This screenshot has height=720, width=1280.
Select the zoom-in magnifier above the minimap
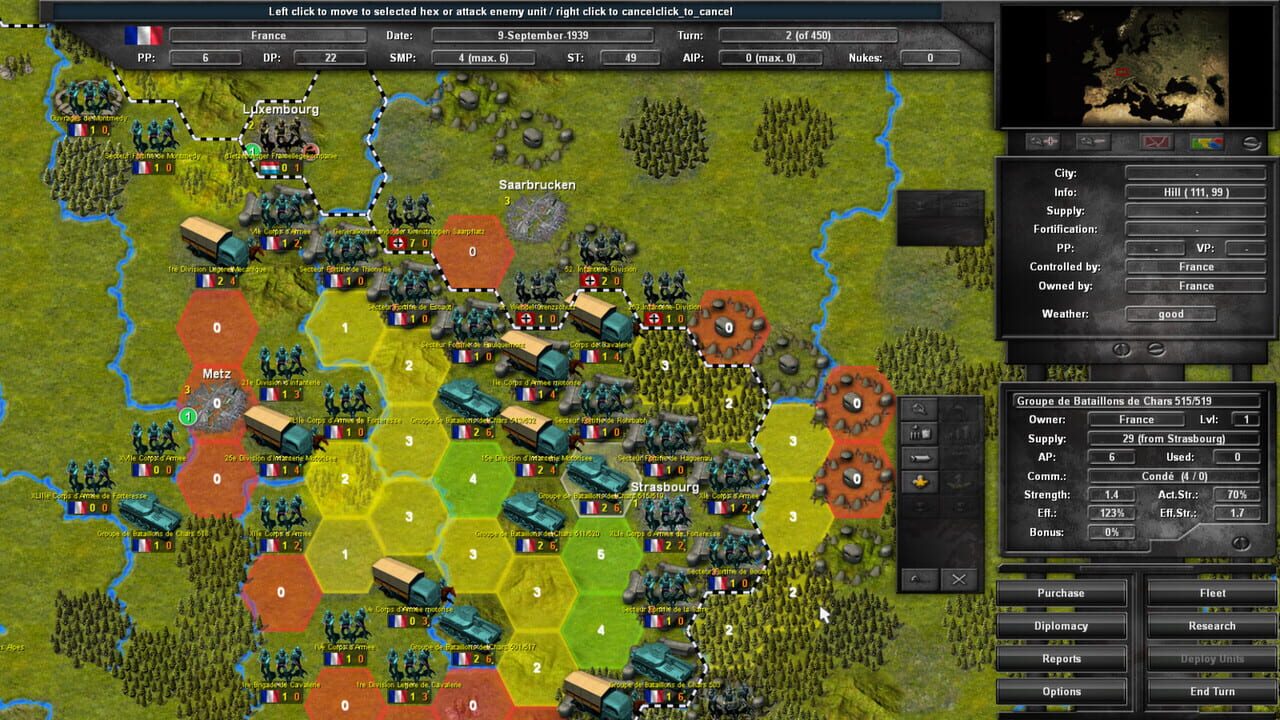pos(1043,141)
